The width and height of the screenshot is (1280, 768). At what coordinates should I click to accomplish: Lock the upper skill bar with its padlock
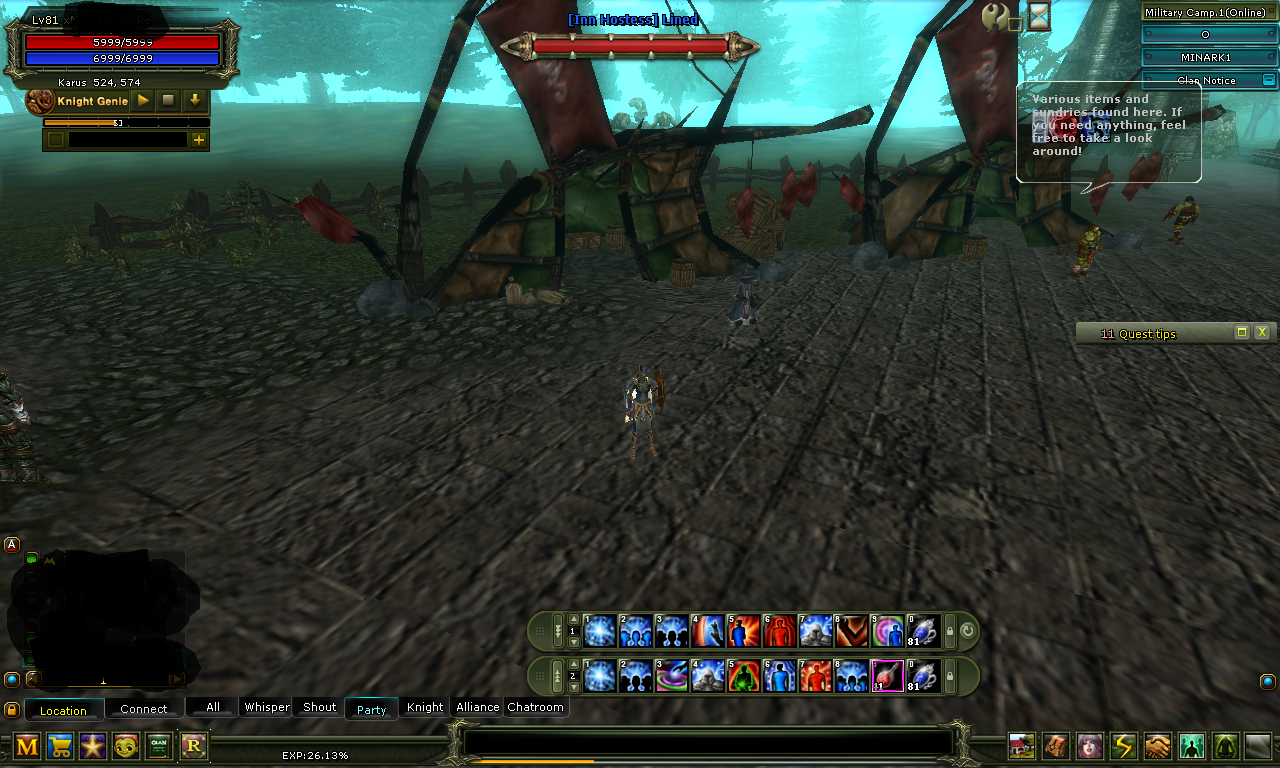coord(950,631)
